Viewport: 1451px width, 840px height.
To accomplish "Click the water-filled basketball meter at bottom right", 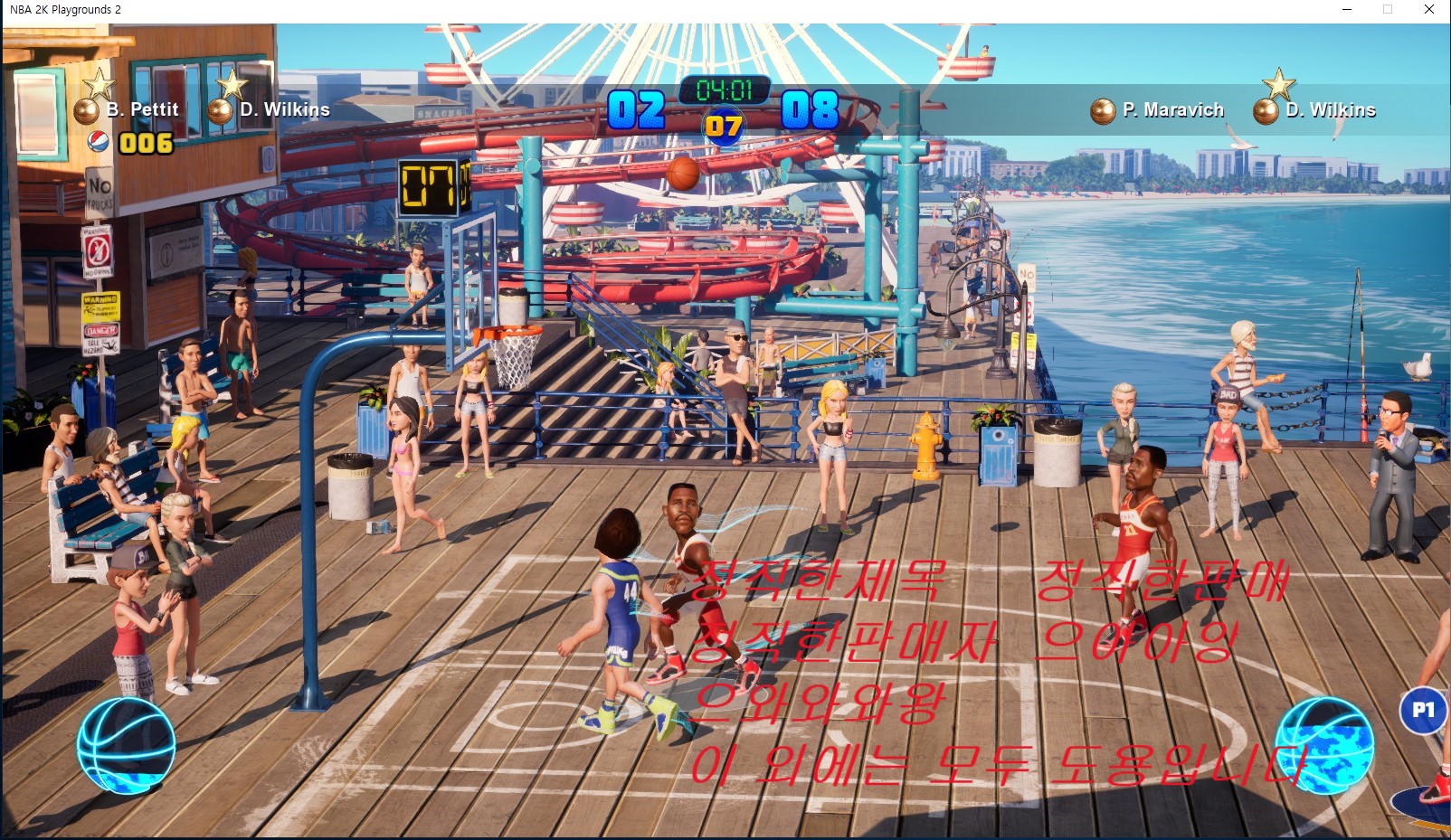I will (x=1325, y=746).
